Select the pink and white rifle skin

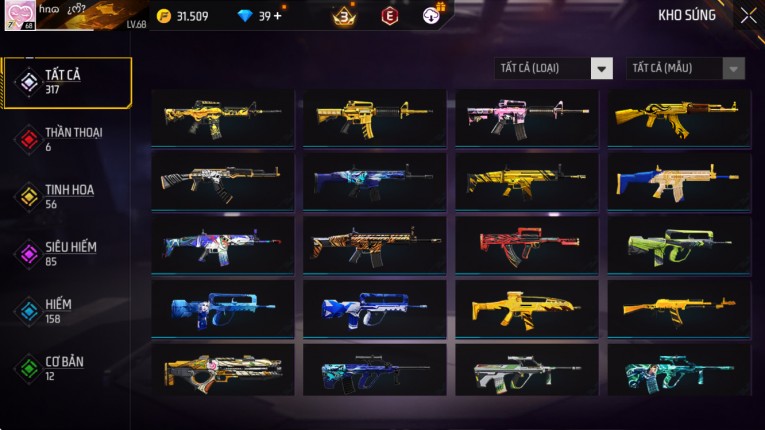[527, 118]
